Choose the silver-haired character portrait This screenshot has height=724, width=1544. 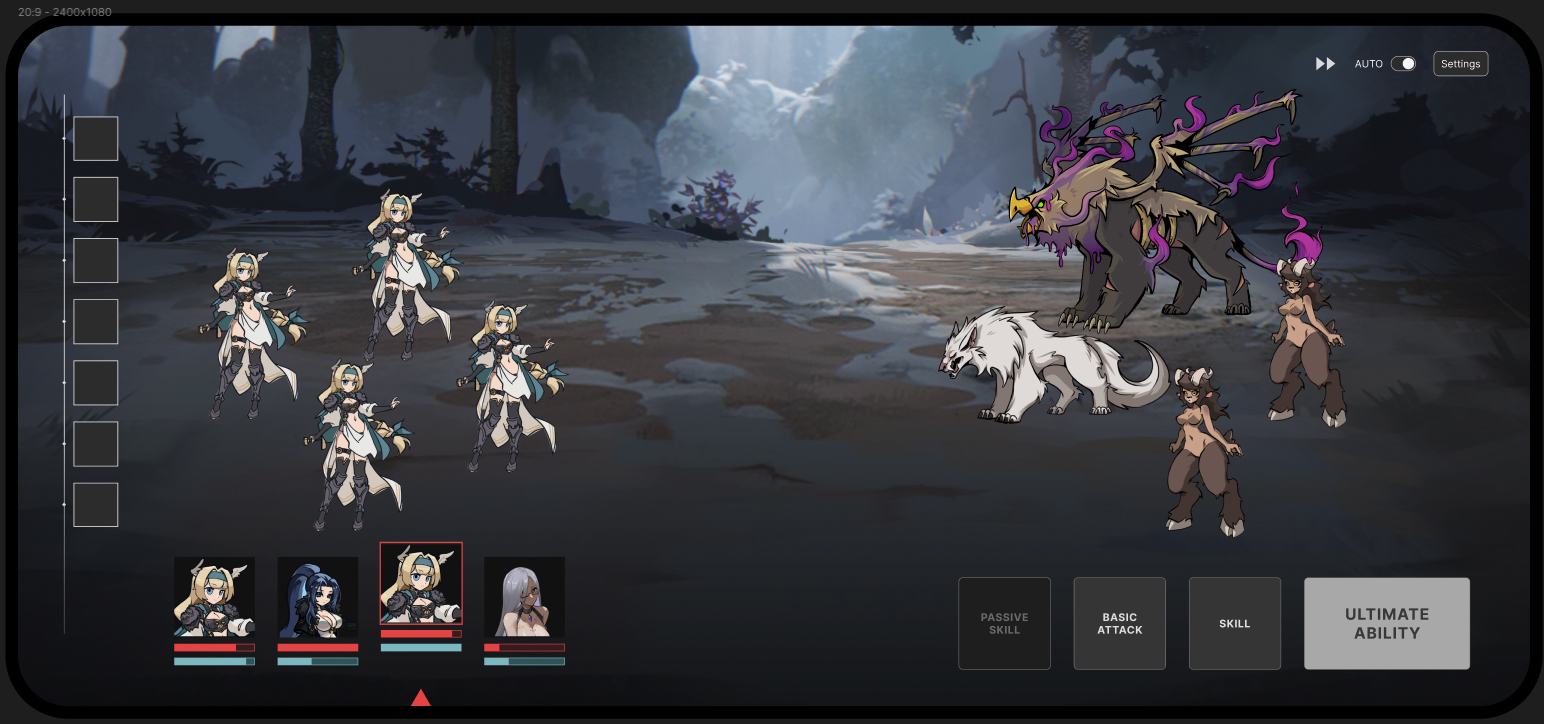[x=524, y=597]
